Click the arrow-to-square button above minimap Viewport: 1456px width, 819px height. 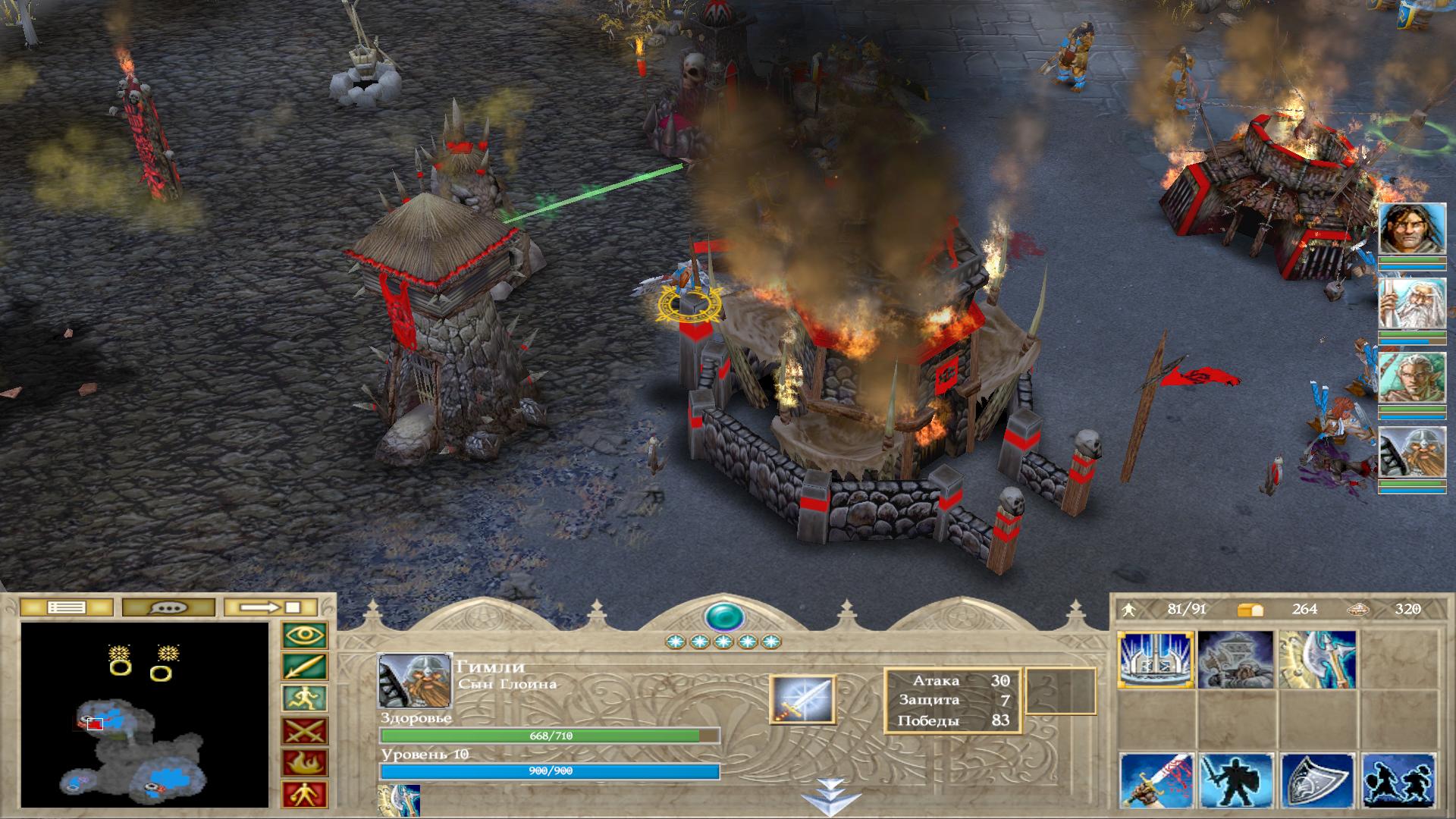point(271,607)
